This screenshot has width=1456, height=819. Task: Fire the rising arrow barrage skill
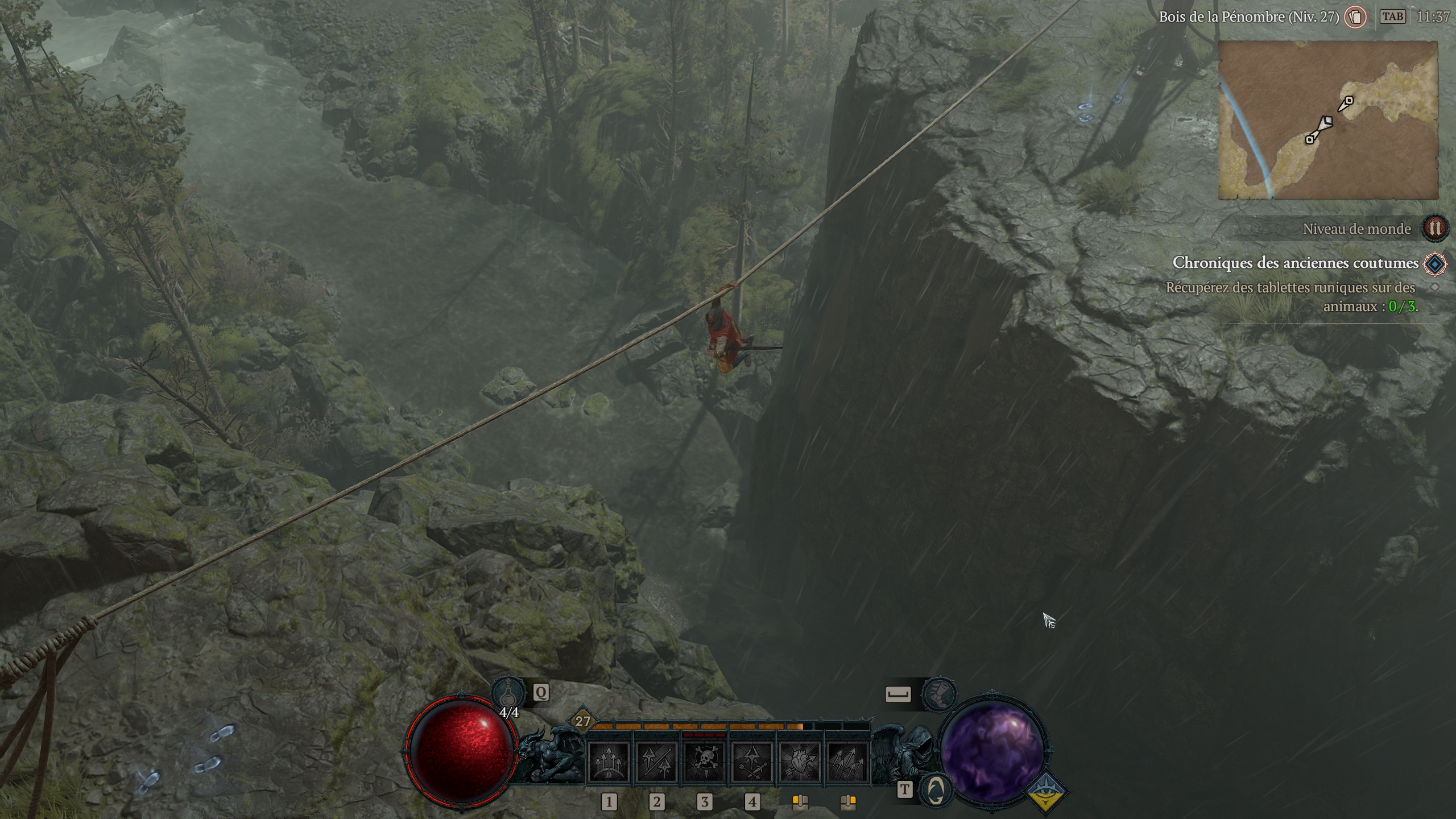click(847, 762)
